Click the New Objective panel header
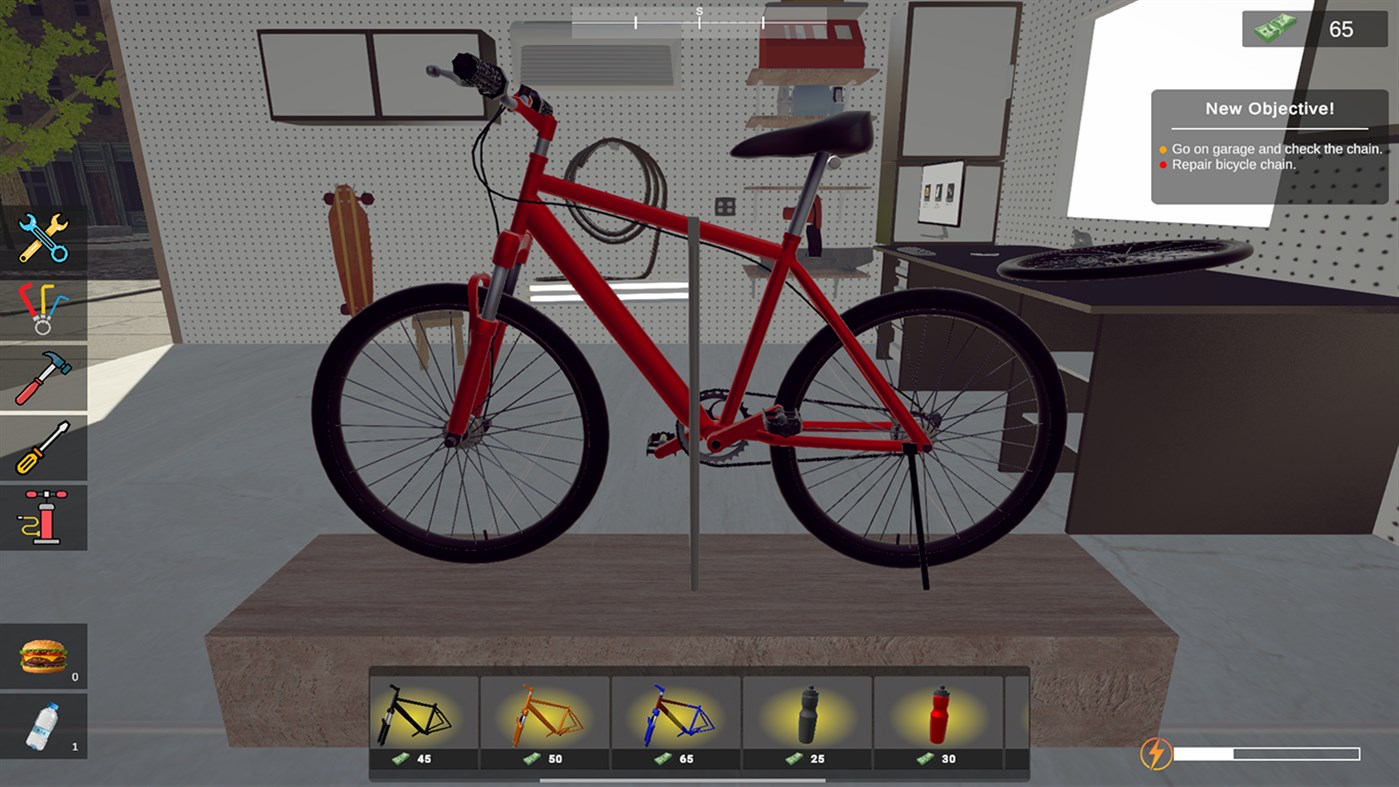The height and width of the screenshot is (787, 1399). click(1270, 108)
